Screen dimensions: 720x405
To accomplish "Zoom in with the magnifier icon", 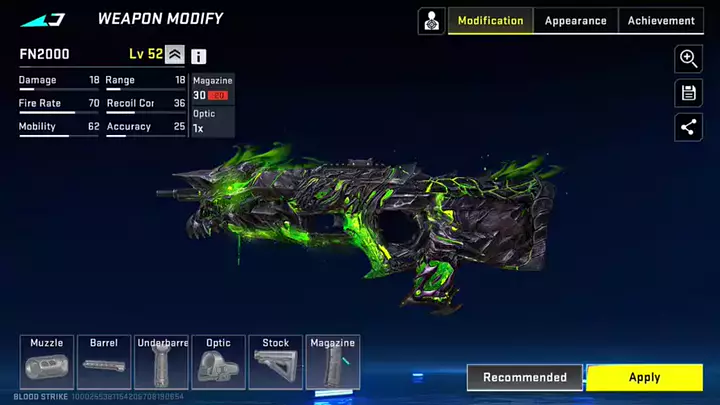I will [688, 59].
